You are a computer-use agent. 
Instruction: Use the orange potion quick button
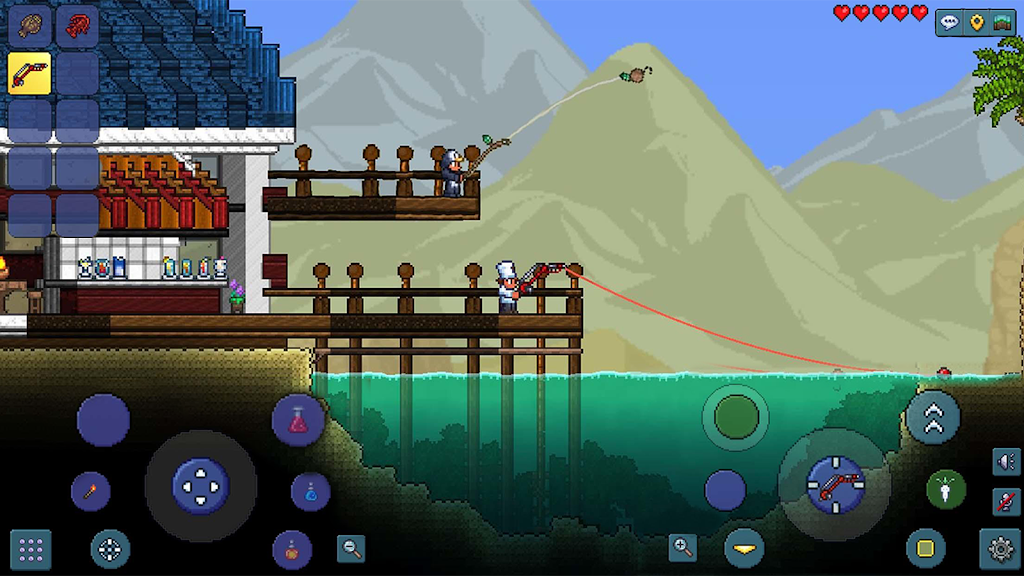[x=292, y=549]
